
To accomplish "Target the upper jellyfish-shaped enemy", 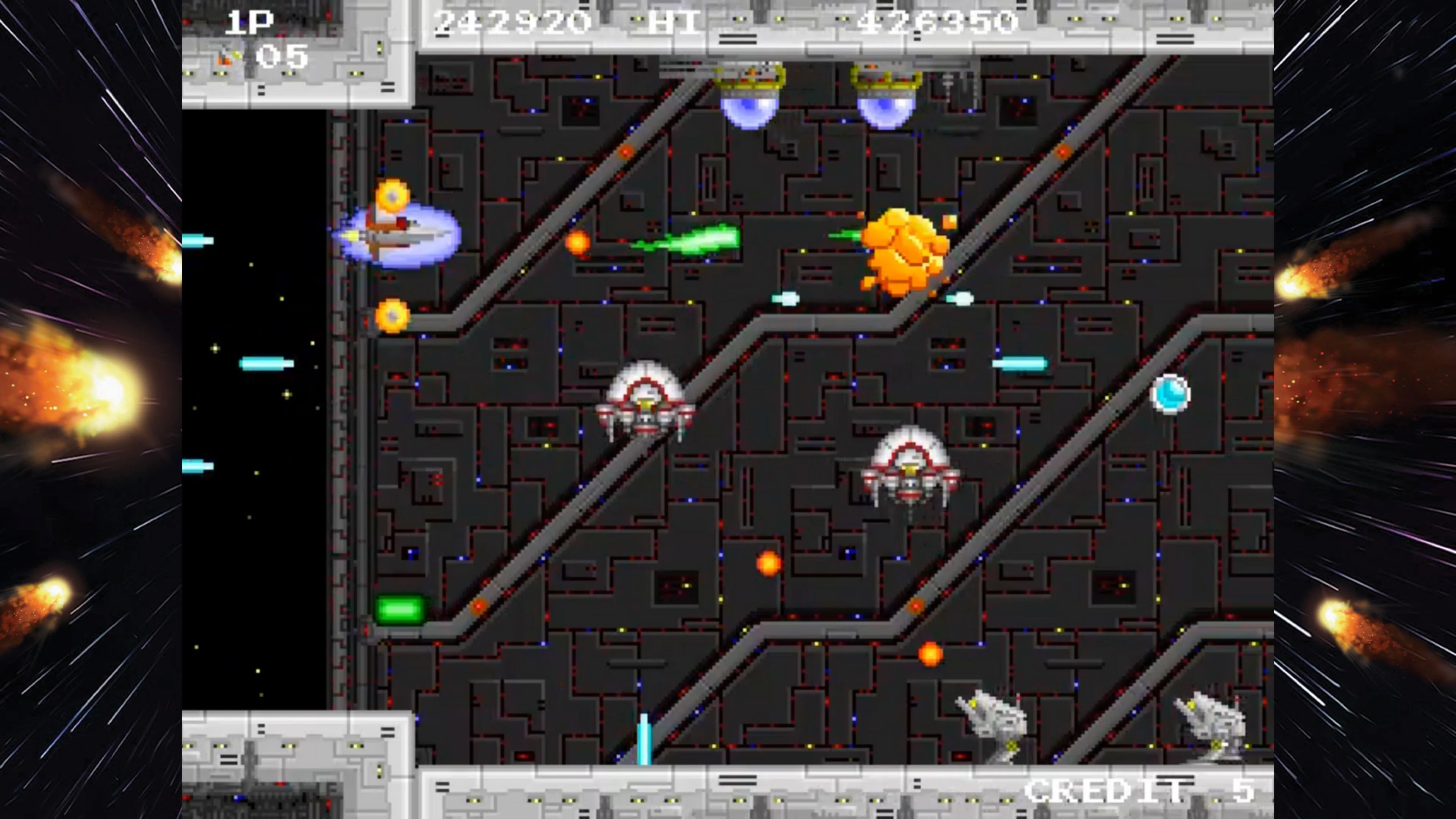I will pyautogui.click(x=644, y=407).
